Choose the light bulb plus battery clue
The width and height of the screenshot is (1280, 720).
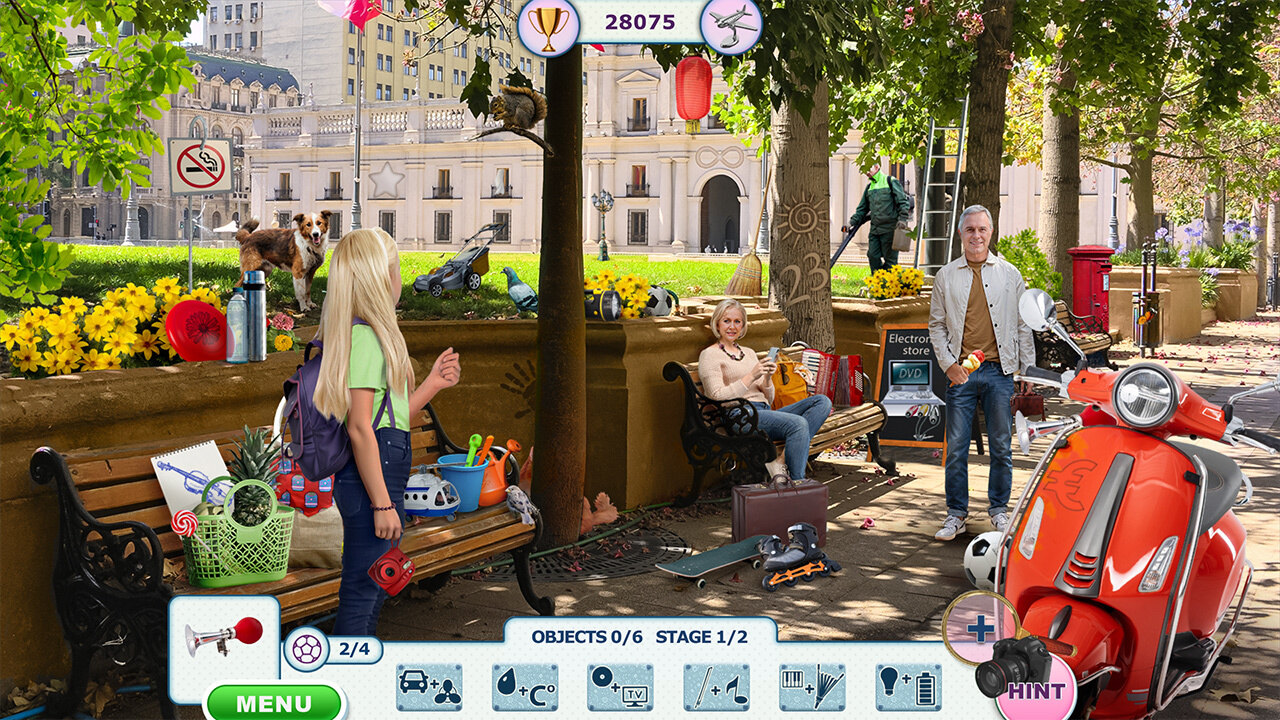coord(908,687)
